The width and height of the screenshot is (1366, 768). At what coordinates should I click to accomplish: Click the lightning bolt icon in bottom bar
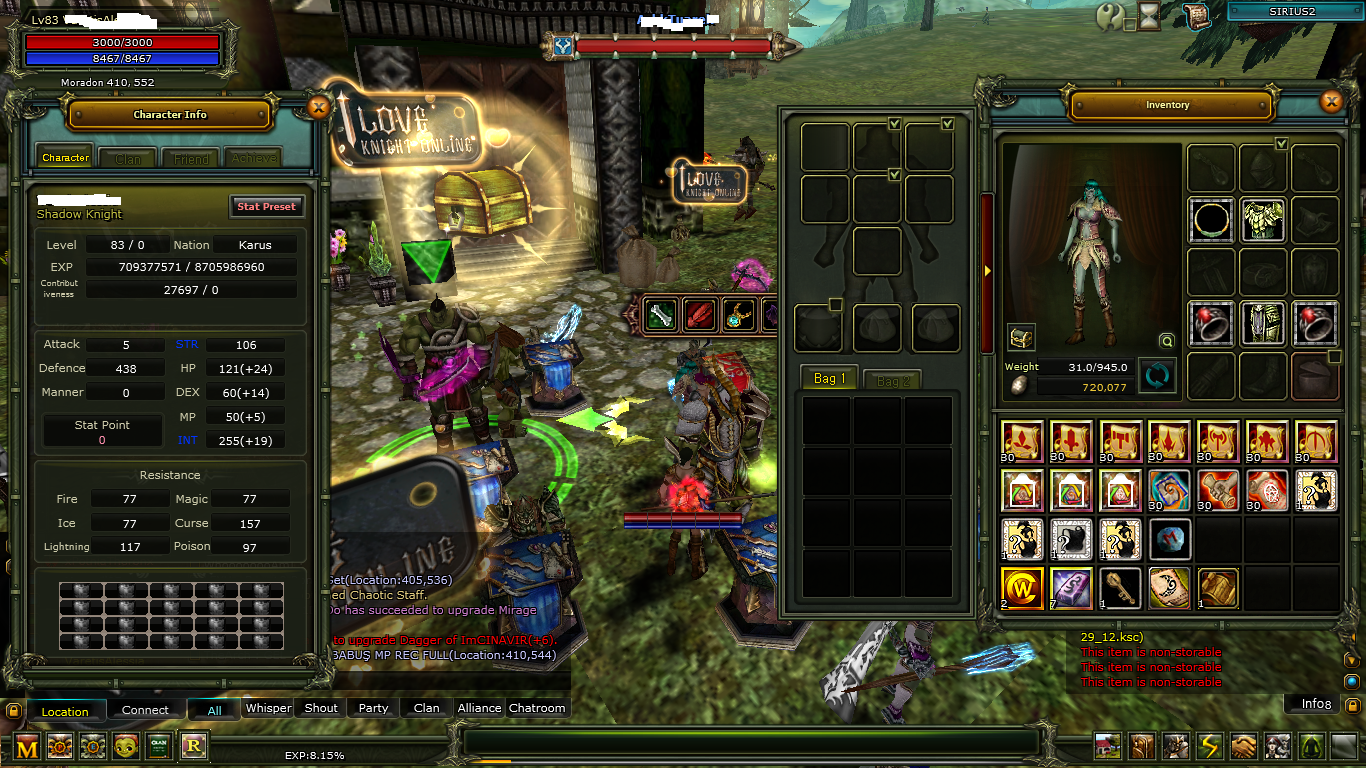coord(1210,746)
